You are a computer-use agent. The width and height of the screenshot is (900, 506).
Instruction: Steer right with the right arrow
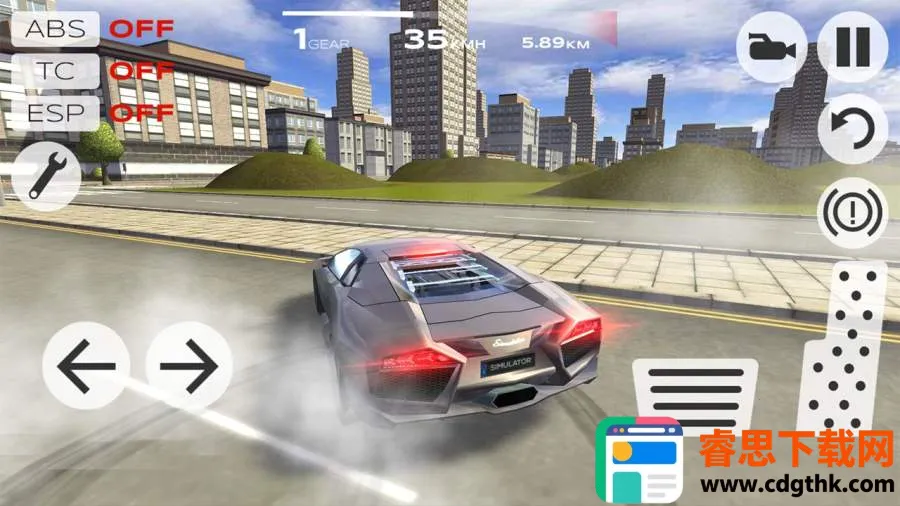click(x=190, y=365)
